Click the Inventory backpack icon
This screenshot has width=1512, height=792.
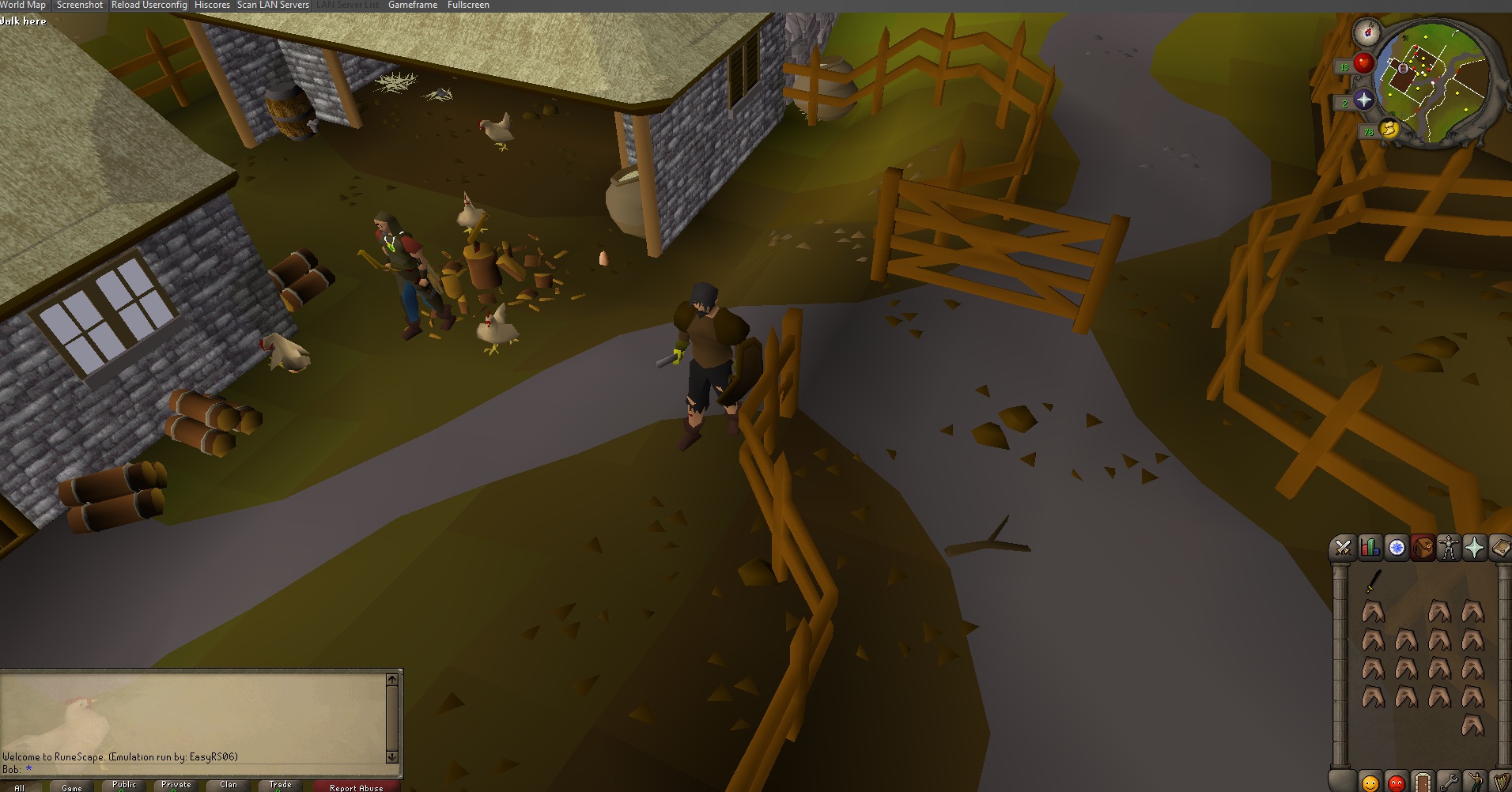[1423, 547]
